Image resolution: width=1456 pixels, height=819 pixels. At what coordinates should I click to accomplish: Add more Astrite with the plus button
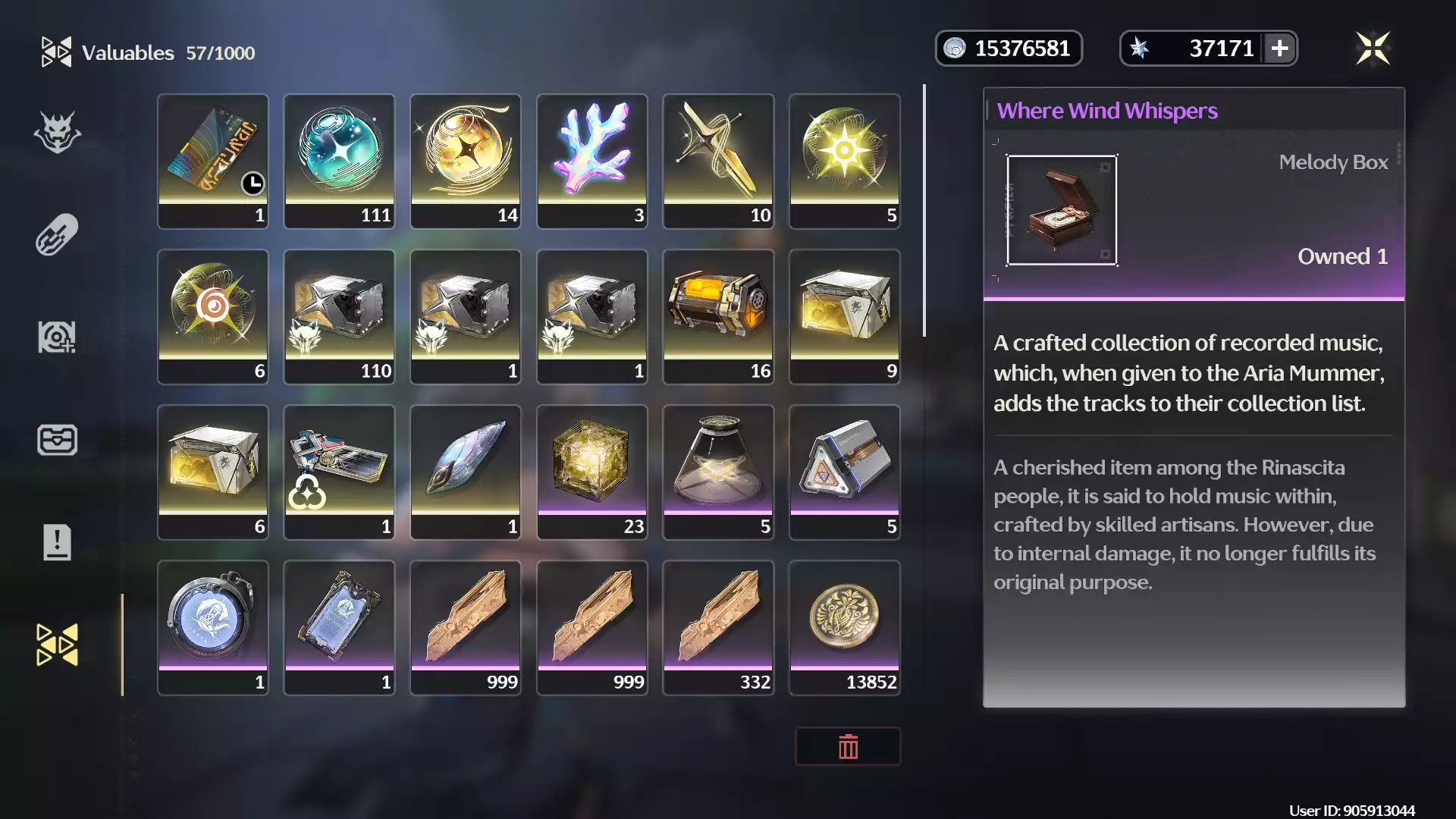pyautogui.click(x=1279, y=49)
